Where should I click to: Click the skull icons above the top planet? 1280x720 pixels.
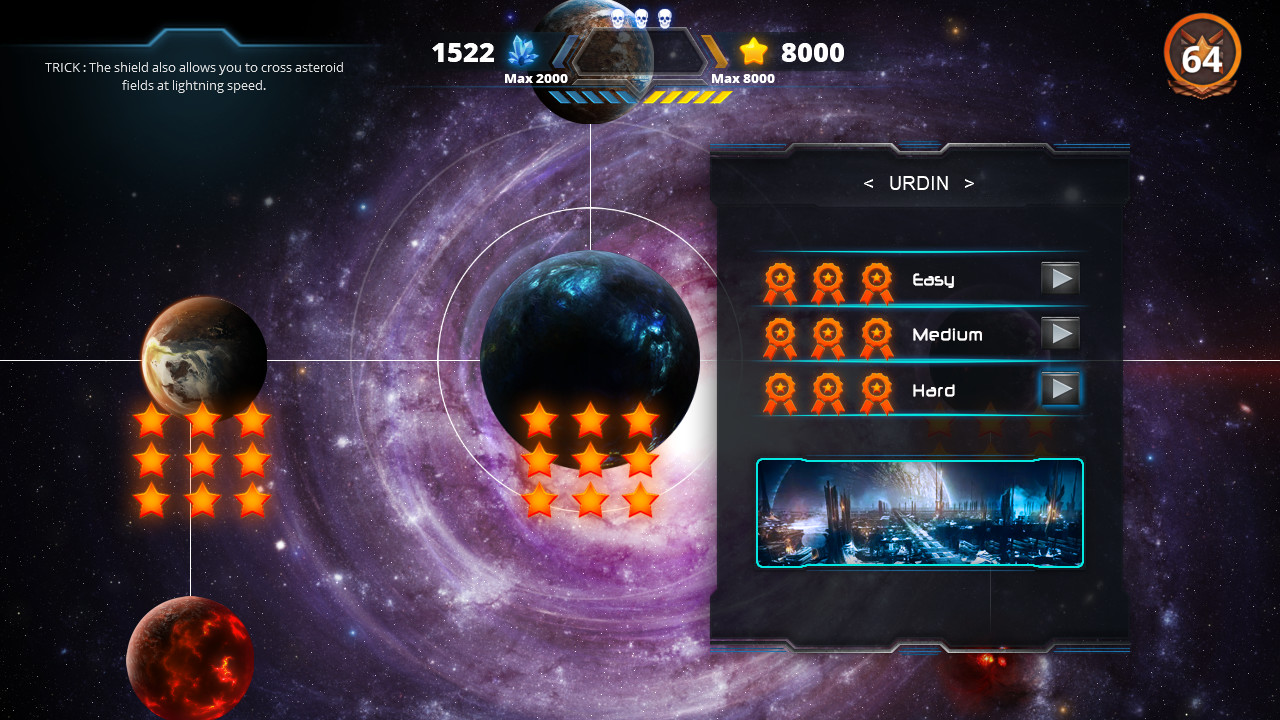pyautogui.click(x=643, y=16)
